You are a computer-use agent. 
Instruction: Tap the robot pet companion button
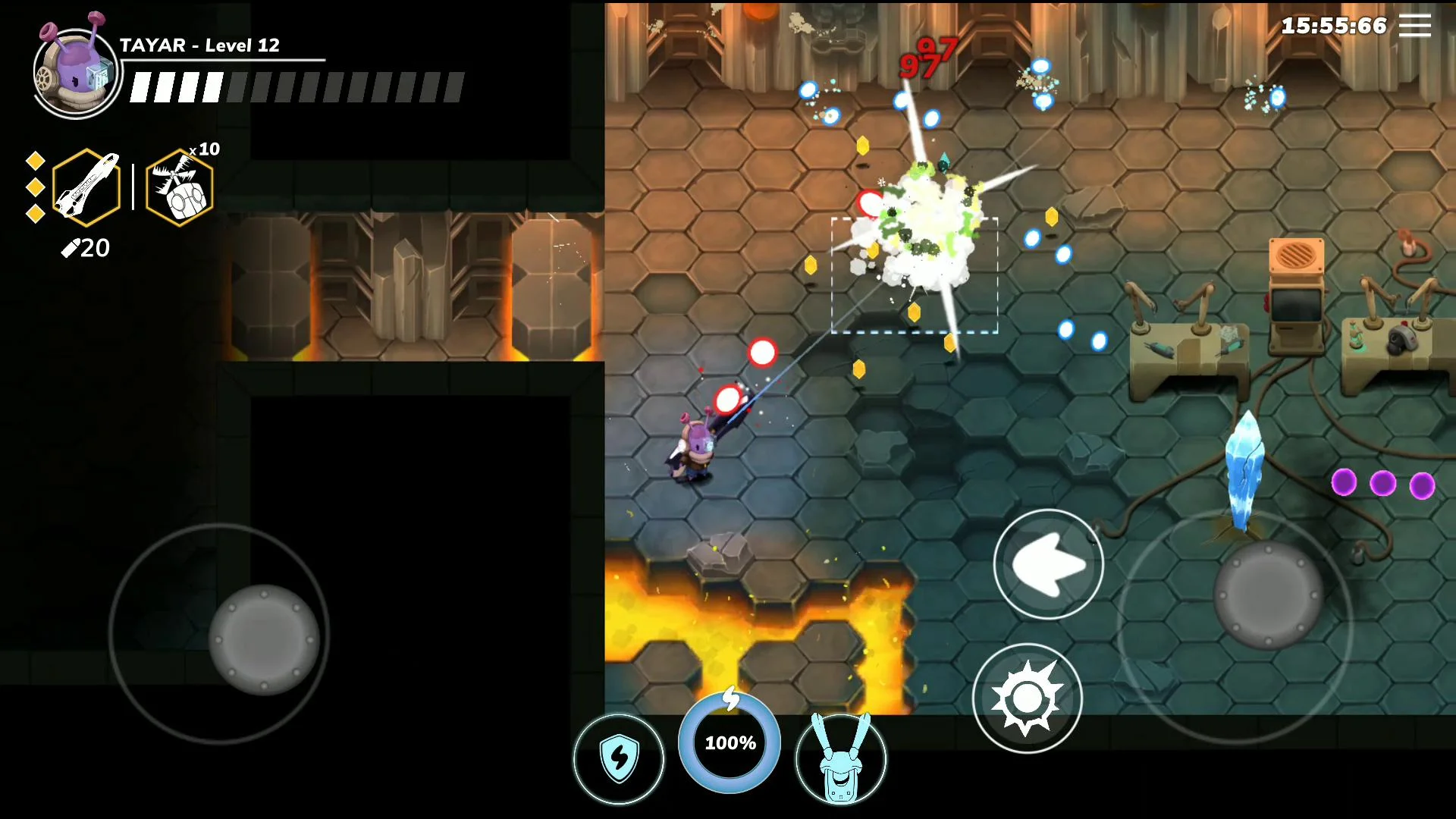click(842, 760)
